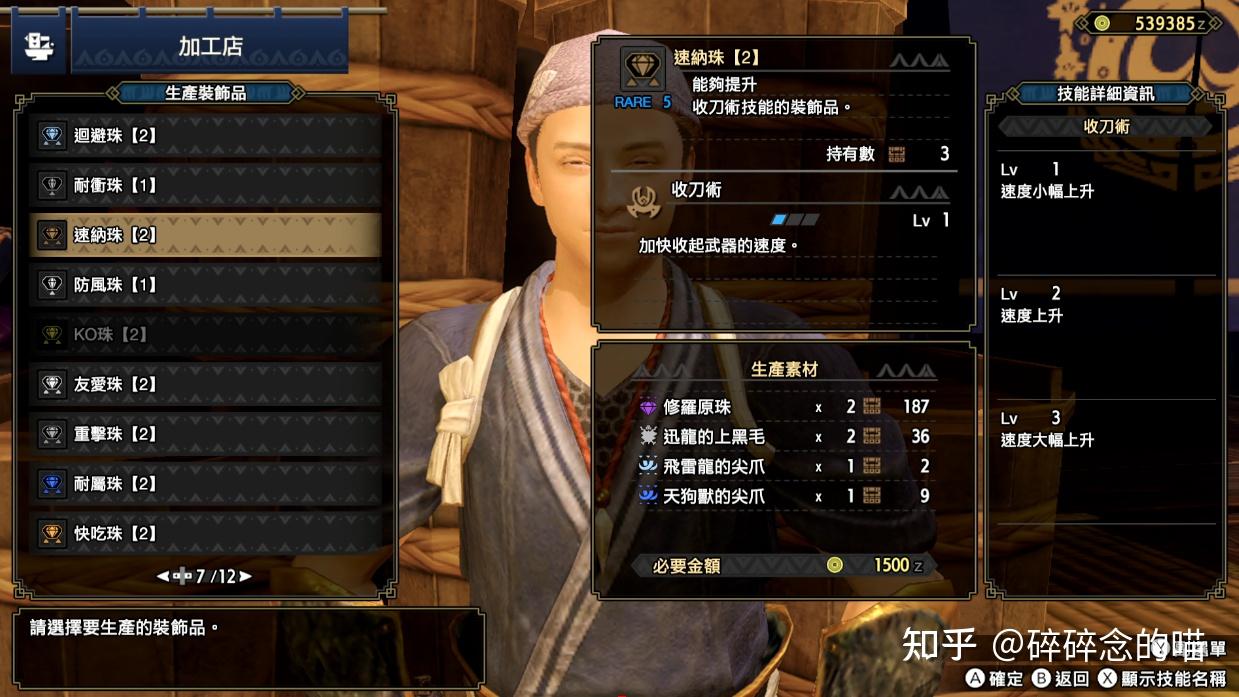Image resolution: width=1239 pixels, height=697 pixels.
Task: Go to next page using right arrow
Action: point(245,577)
